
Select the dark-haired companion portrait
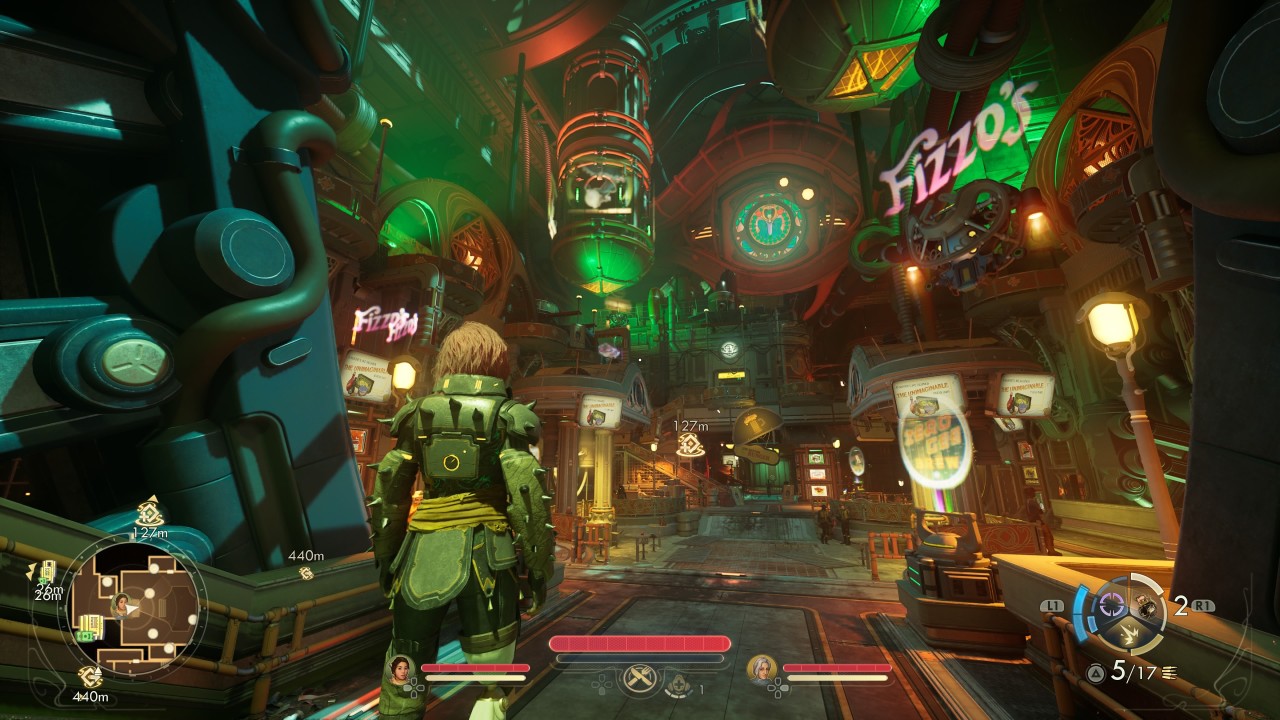[401, 668]
